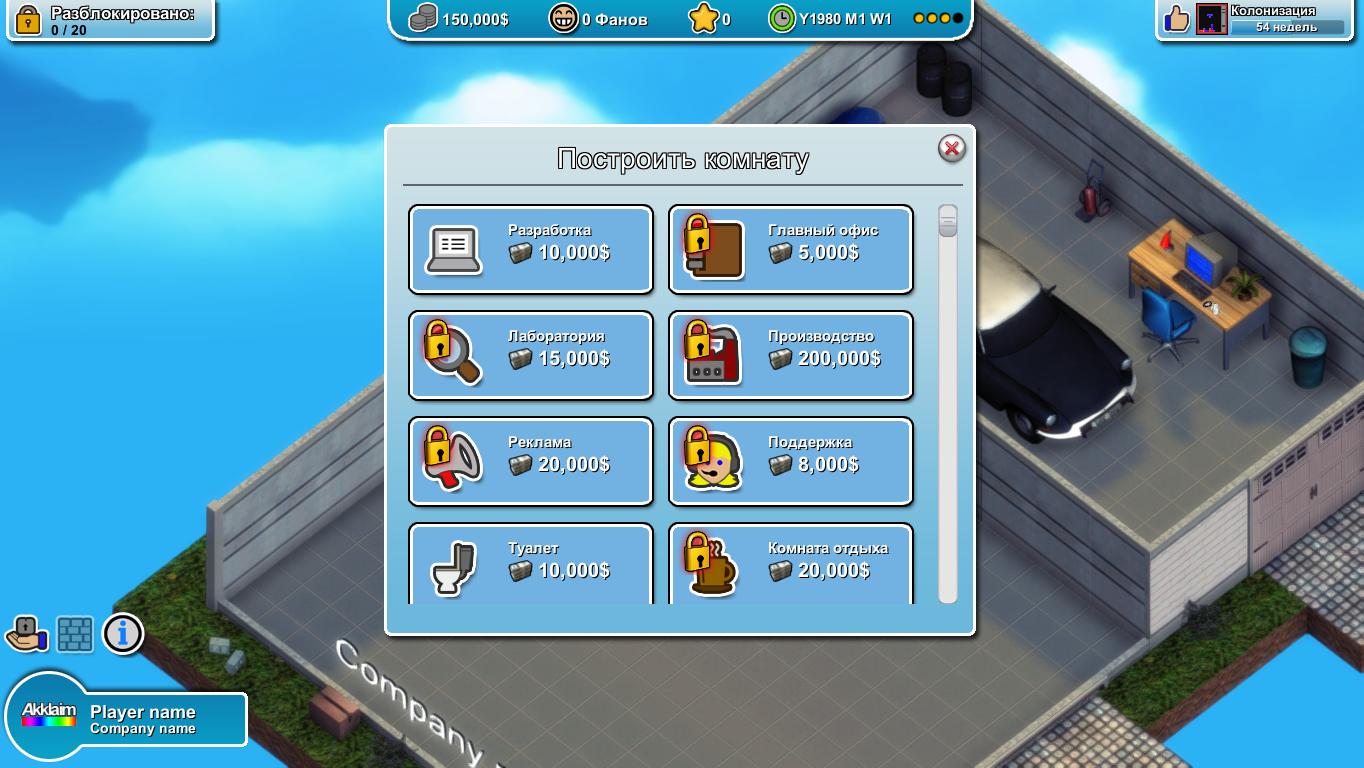Click the room list scrollbar handle

click(x=947, y=221)
